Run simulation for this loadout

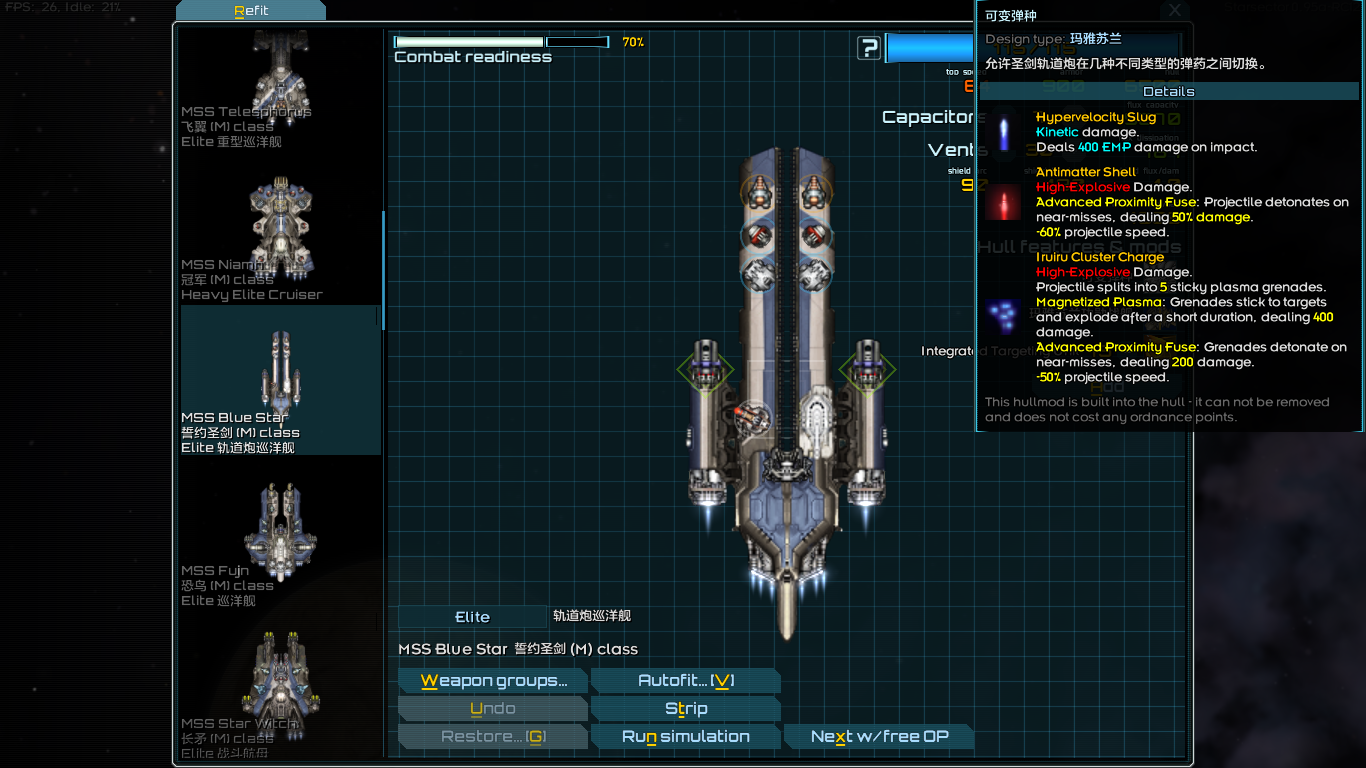pyautogui.click(x=685, y=737)
